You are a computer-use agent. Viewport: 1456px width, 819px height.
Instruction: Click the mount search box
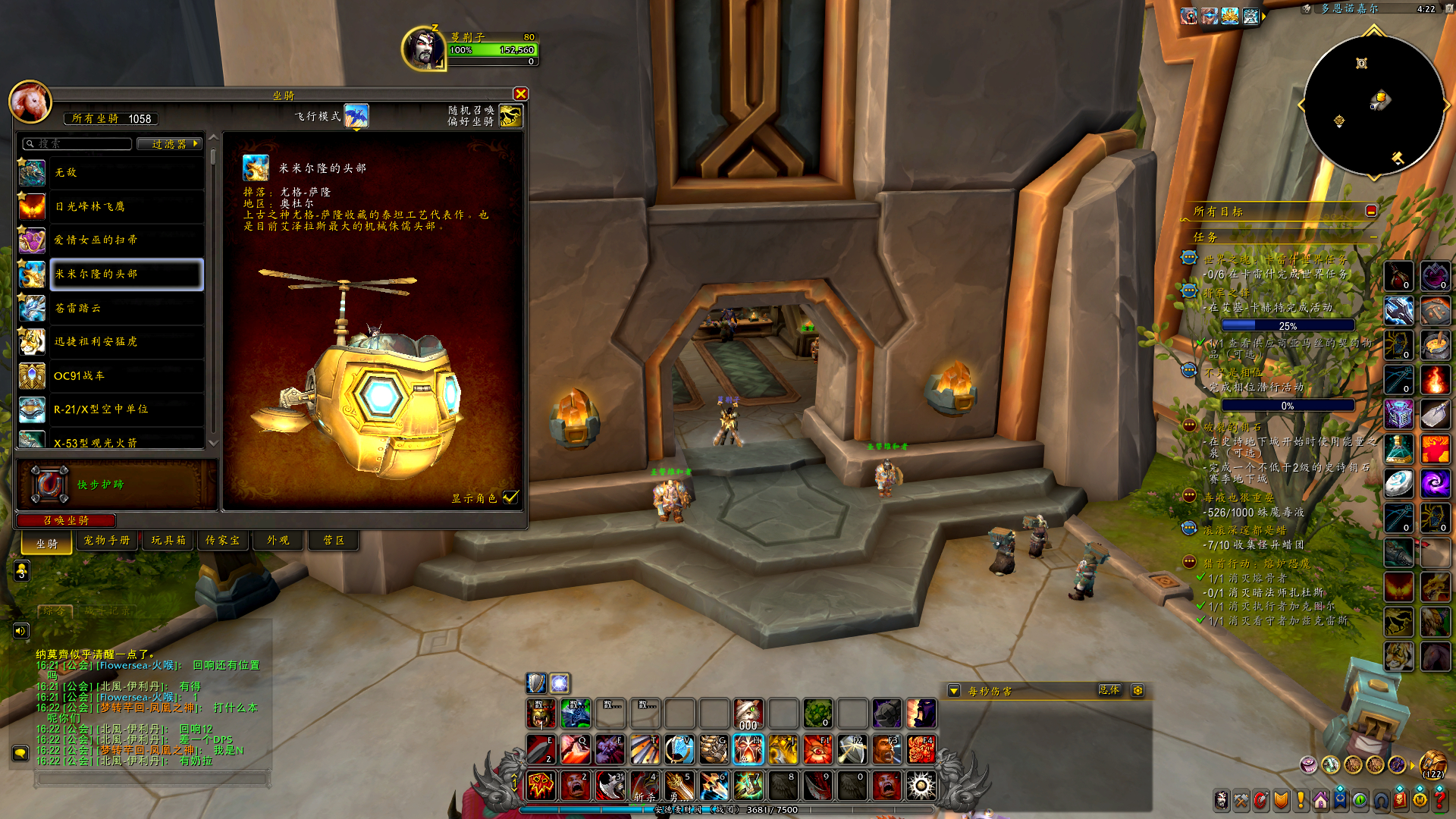[x=79, y=144]
